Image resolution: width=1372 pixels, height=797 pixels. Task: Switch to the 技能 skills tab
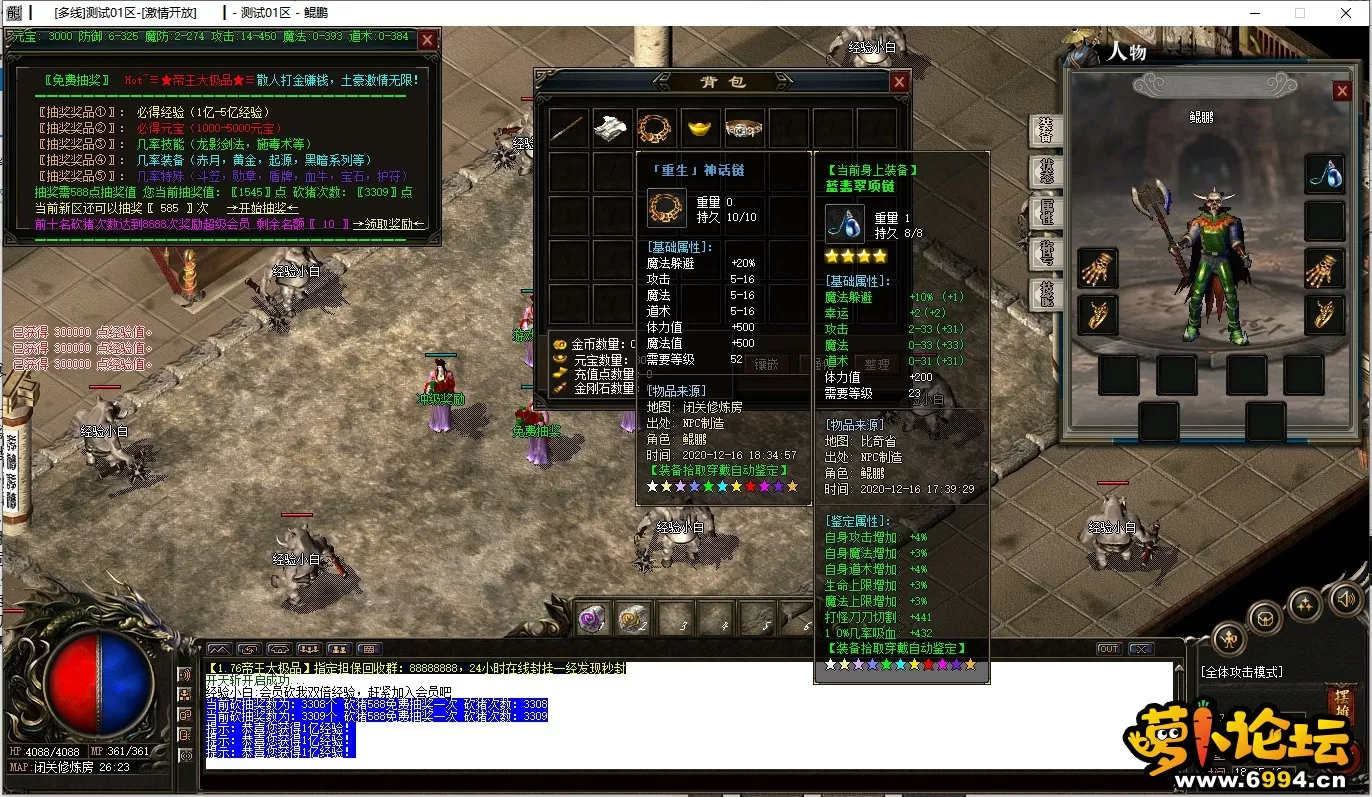point(1046,294)
